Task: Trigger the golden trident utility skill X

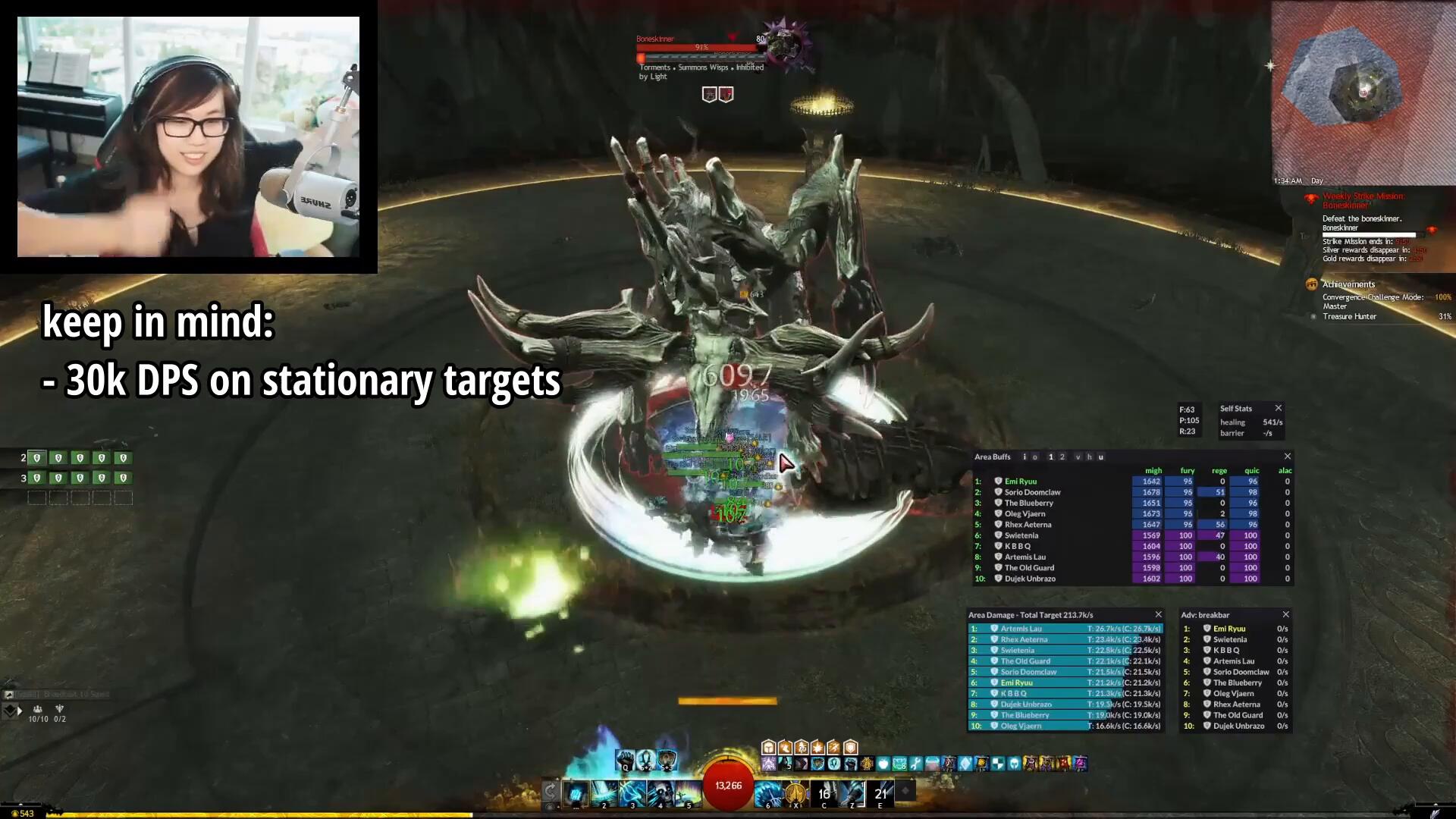Action: tap(795, 792)
